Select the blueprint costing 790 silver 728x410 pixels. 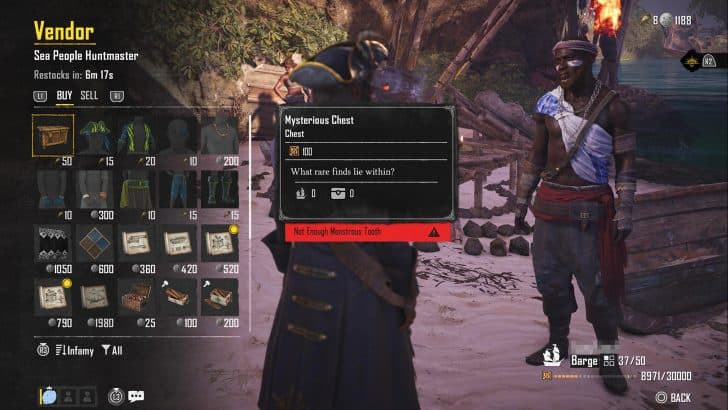(52, 297)
